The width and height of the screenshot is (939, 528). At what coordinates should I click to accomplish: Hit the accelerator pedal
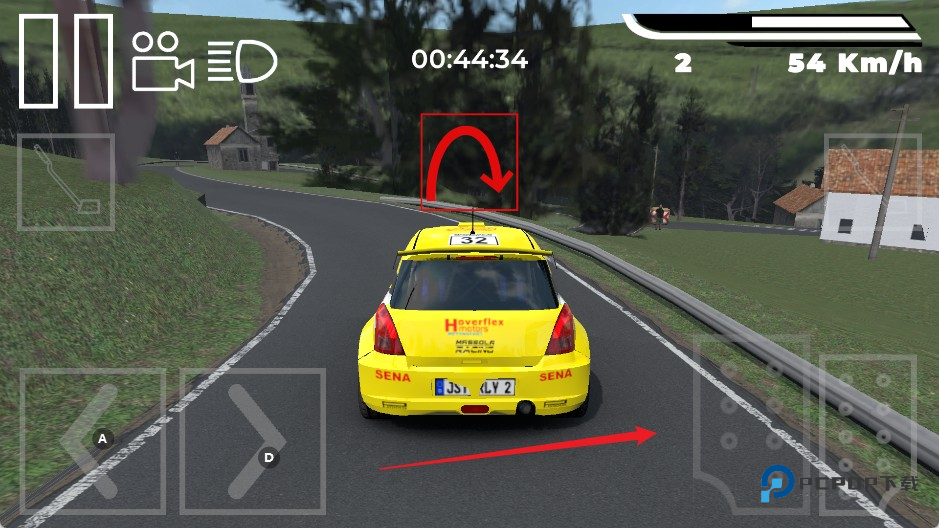point(866,432)
